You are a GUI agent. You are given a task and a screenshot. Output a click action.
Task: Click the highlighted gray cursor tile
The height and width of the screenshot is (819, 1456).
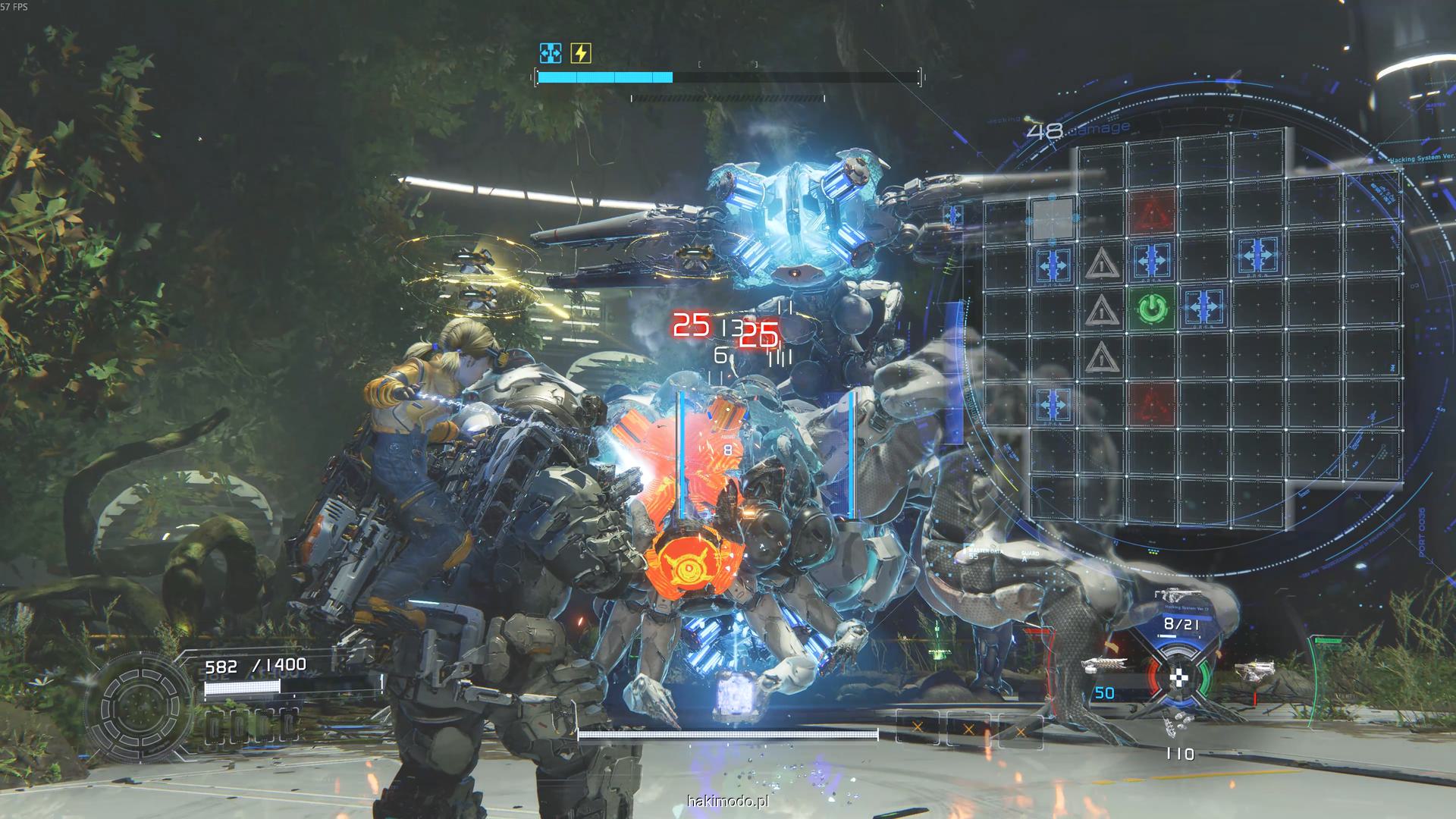1053,216
